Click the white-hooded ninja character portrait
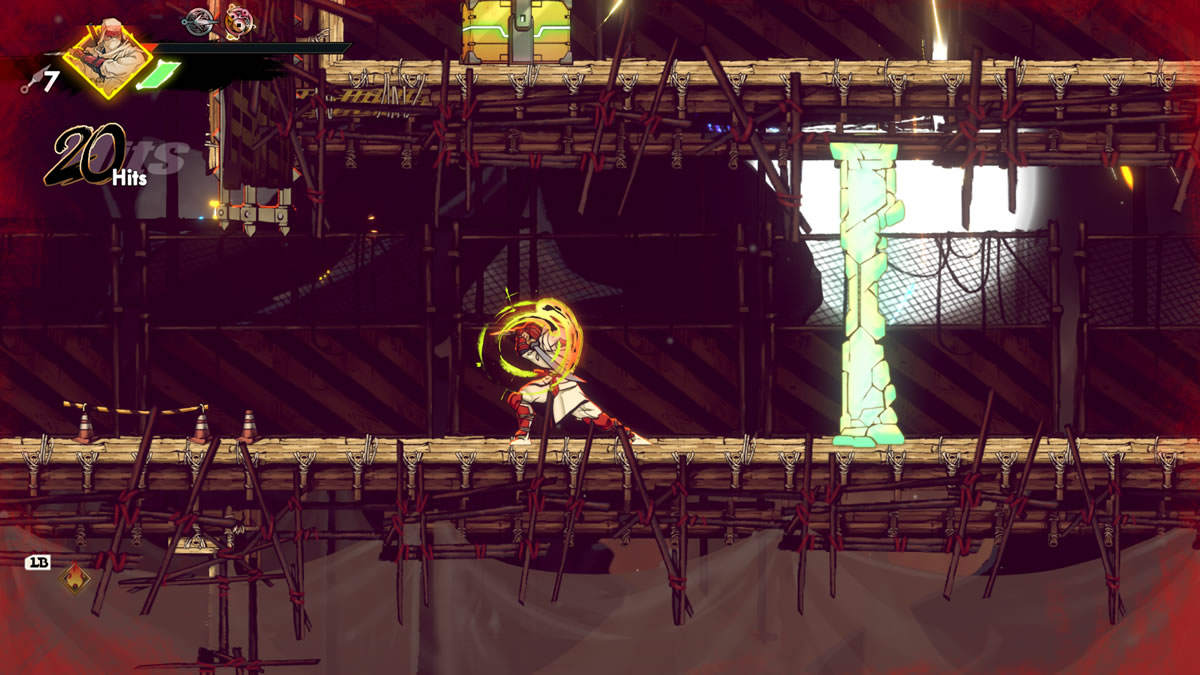The image size is (1200, 675). tap(107, 58)
